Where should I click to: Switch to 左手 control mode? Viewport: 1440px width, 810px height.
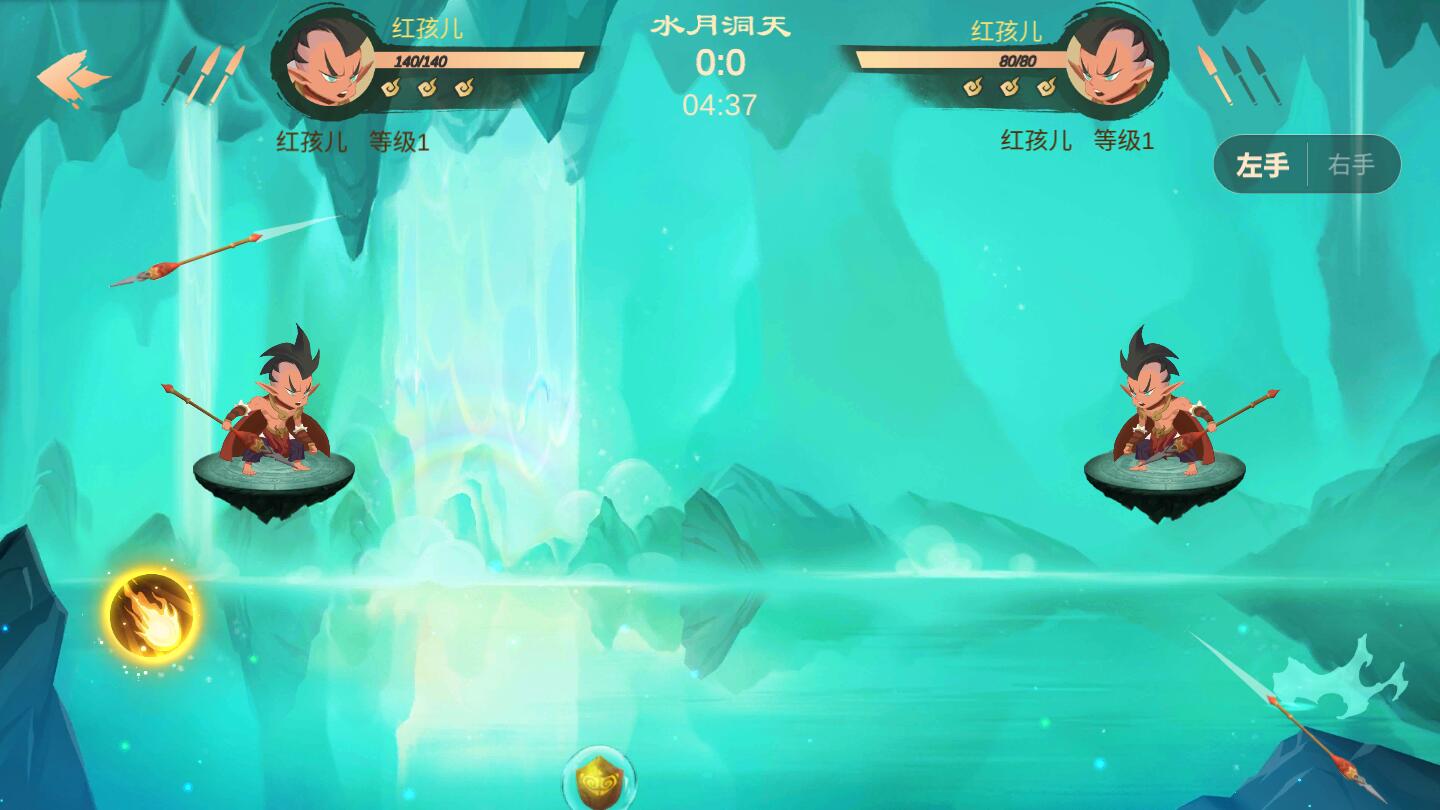point(1262,165)
